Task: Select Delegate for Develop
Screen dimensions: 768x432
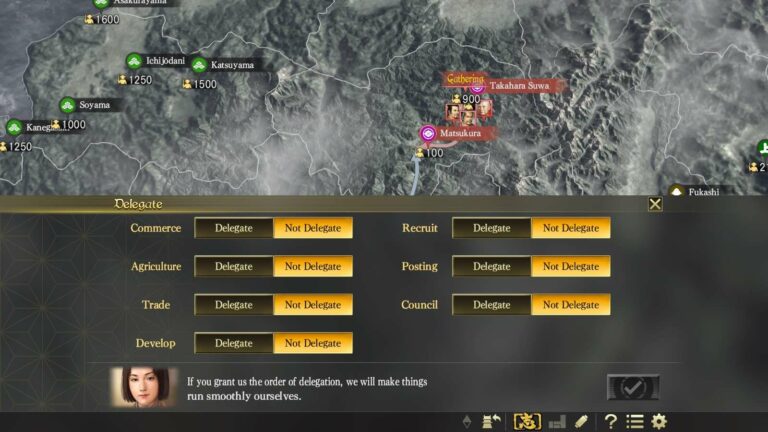Action: pyautogui.click(x=234, y=343)
